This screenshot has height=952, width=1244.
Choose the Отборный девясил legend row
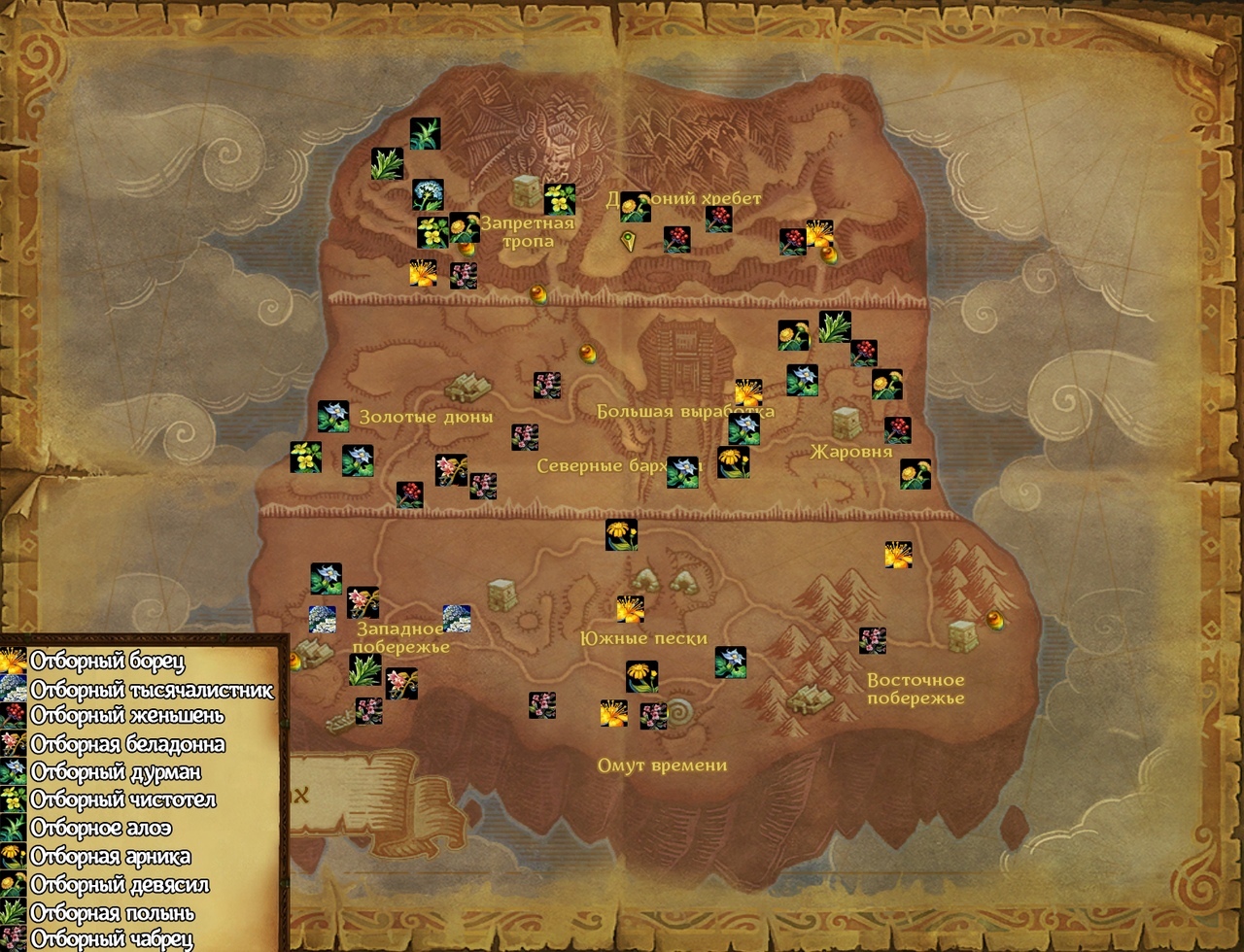point(120,885)
